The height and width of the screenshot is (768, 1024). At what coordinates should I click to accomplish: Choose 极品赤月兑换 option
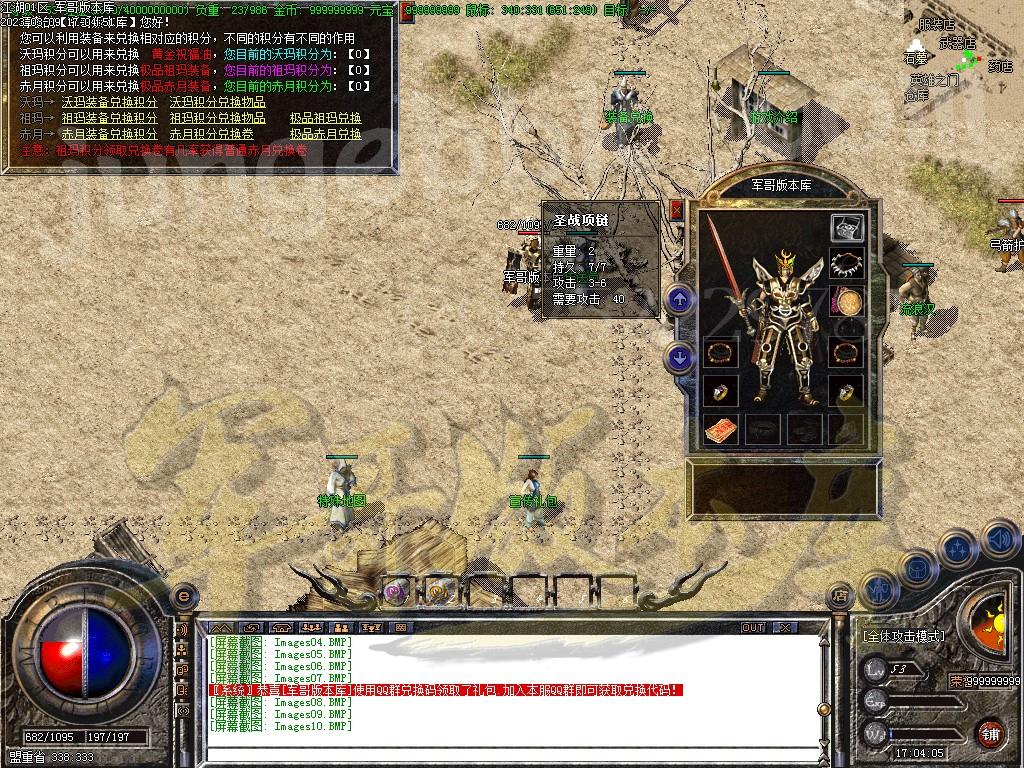pos(325,134)
